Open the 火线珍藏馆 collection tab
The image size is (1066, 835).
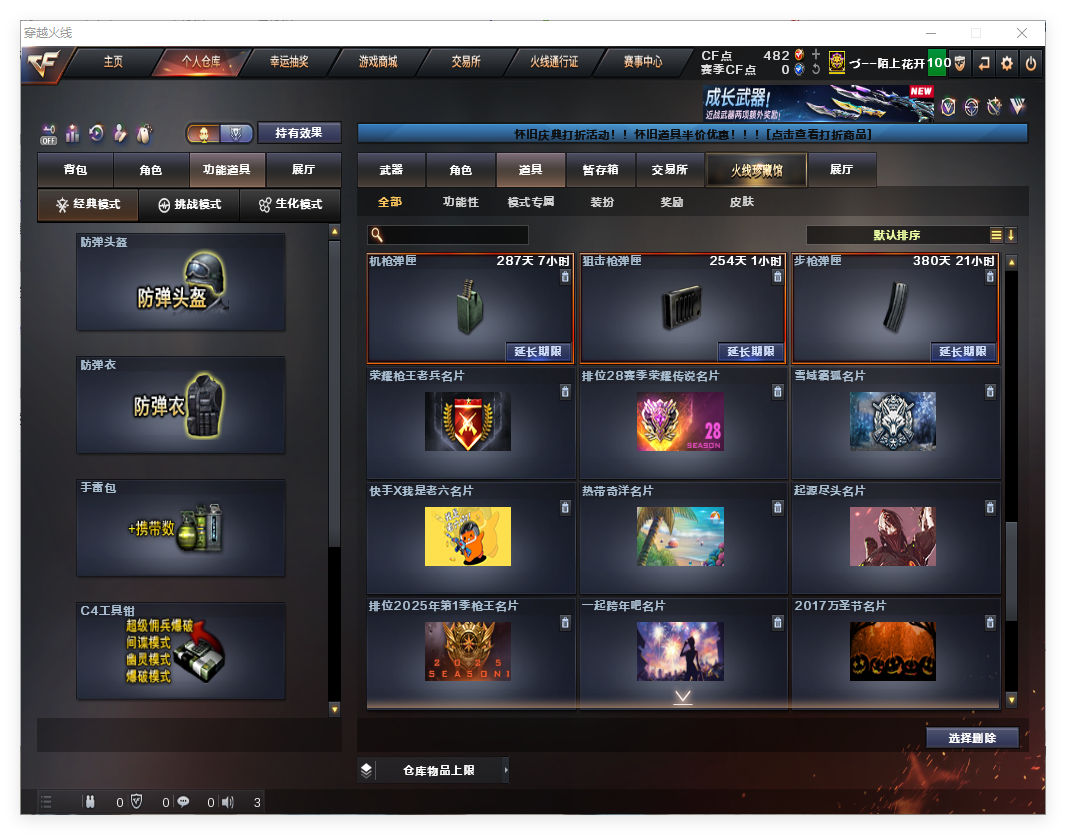click(x=756, y=170)
